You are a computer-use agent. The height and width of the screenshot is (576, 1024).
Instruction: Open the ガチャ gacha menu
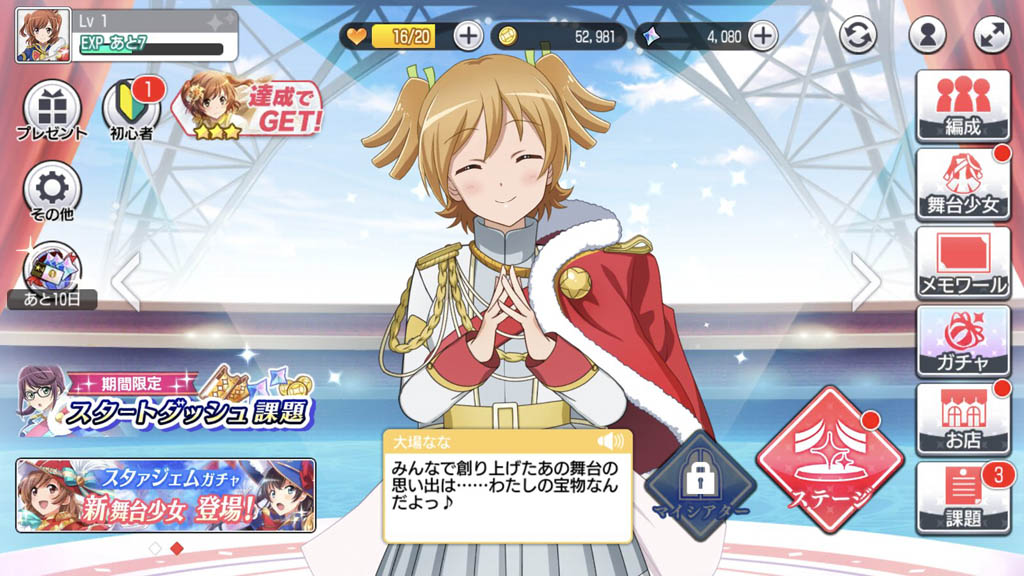pyautogui.click(x=963, y=340)
